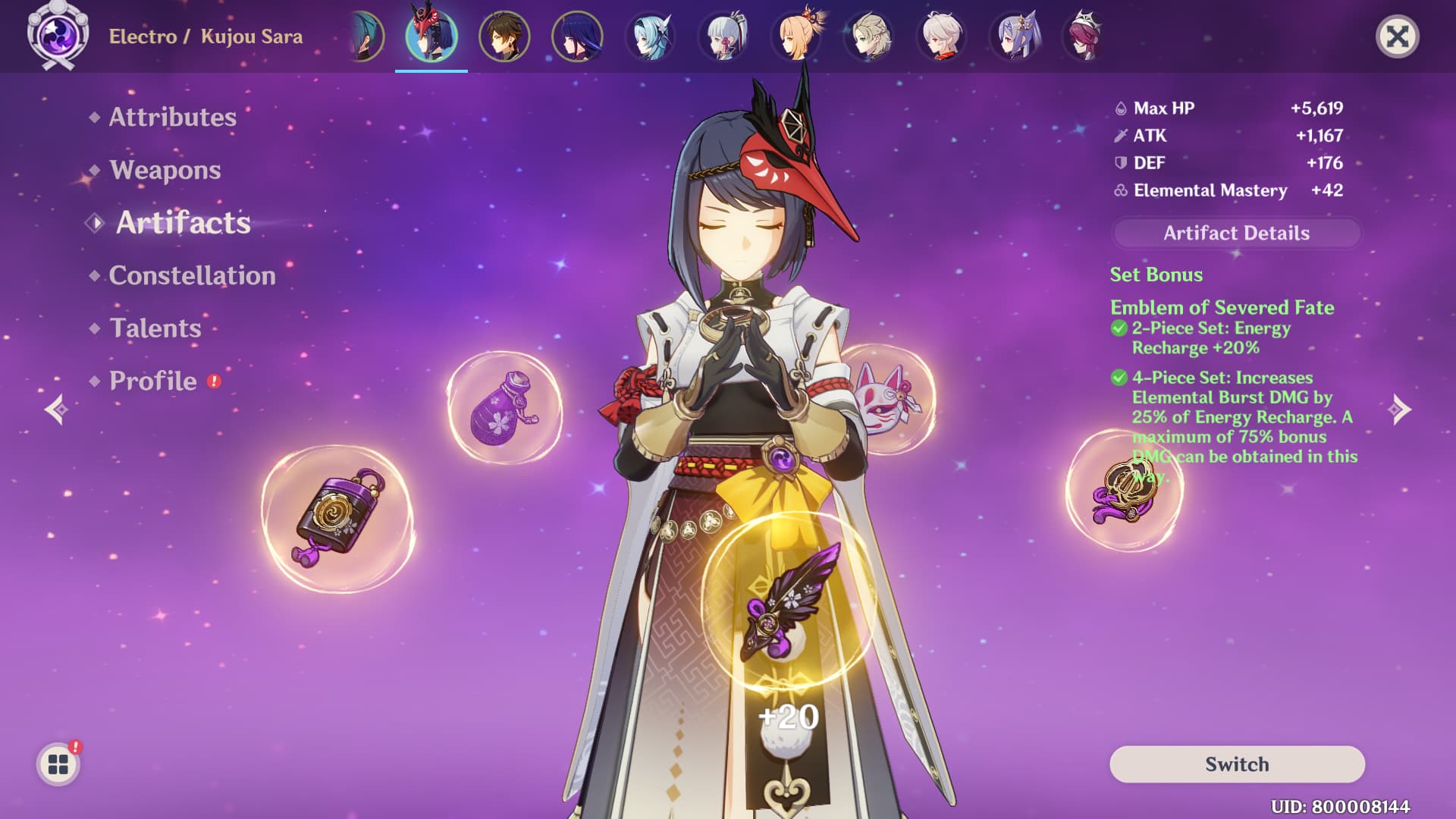Open the Artifact Details panel
This screenshot has width=1456, height=819.
pos(1236,233)
